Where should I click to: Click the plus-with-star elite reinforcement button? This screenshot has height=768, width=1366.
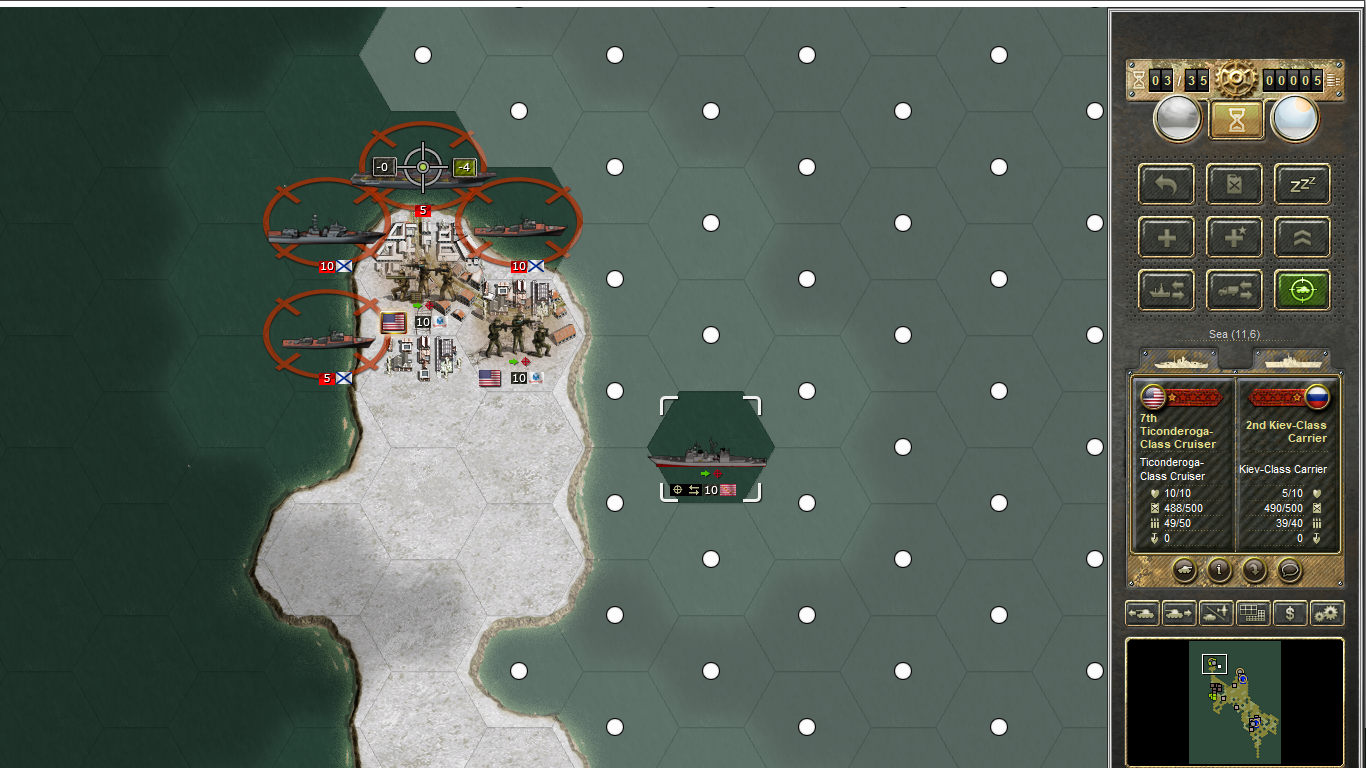tap(1234, 238)
